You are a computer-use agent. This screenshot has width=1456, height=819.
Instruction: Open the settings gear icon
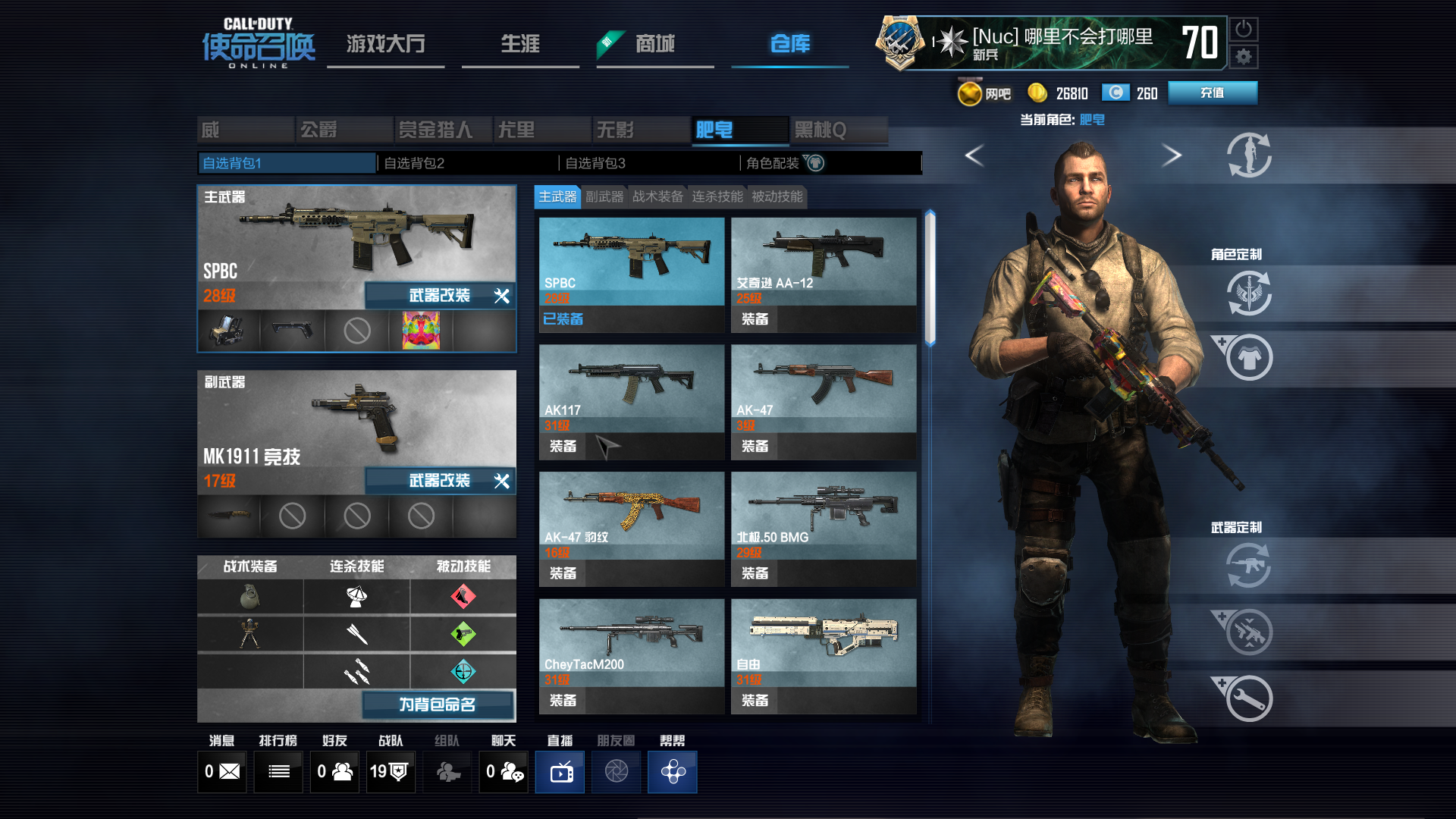pyautogui.click(x=1244, y=57)
